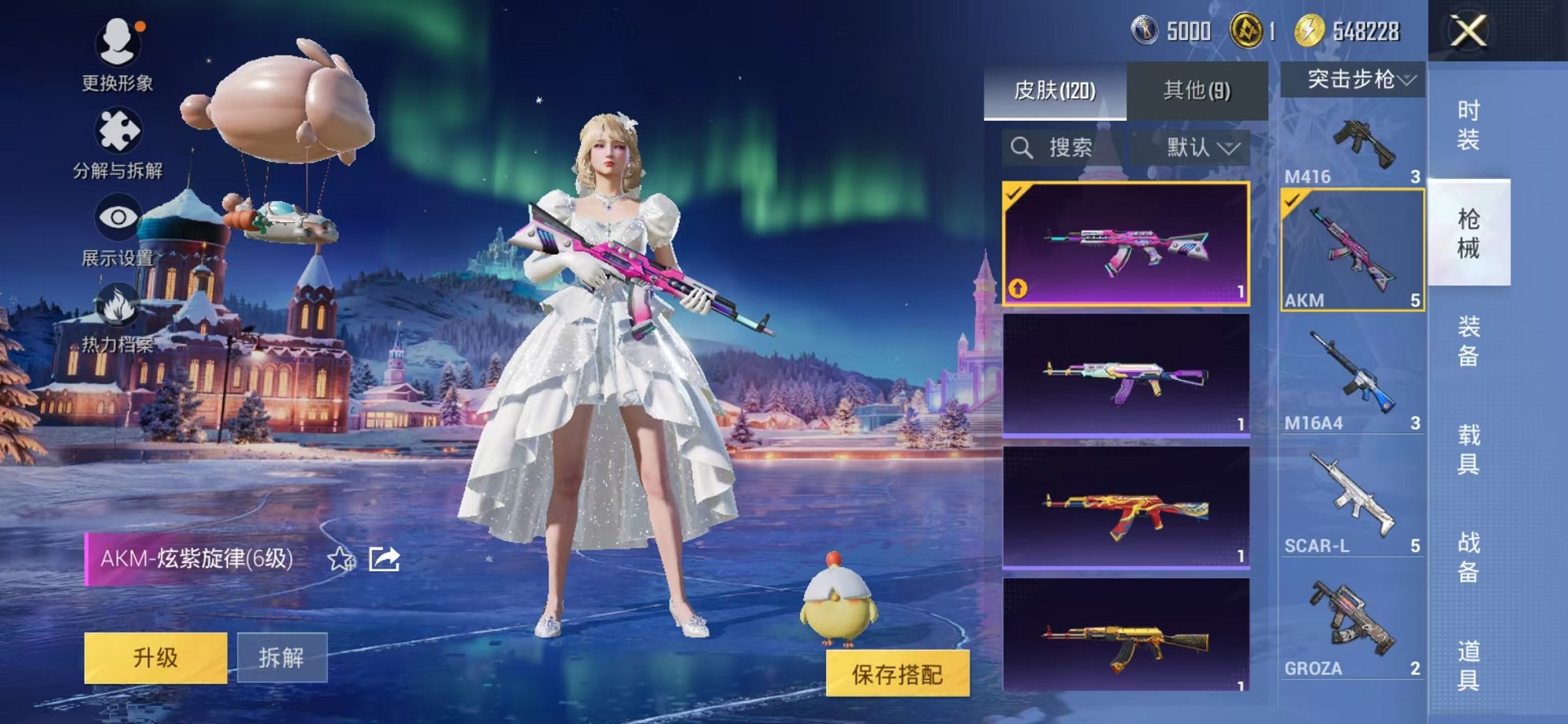Image resolution: width=1568 pixels, height=724 pixels.
Task: Open the 时装 fashion category
Action: 1471,126
